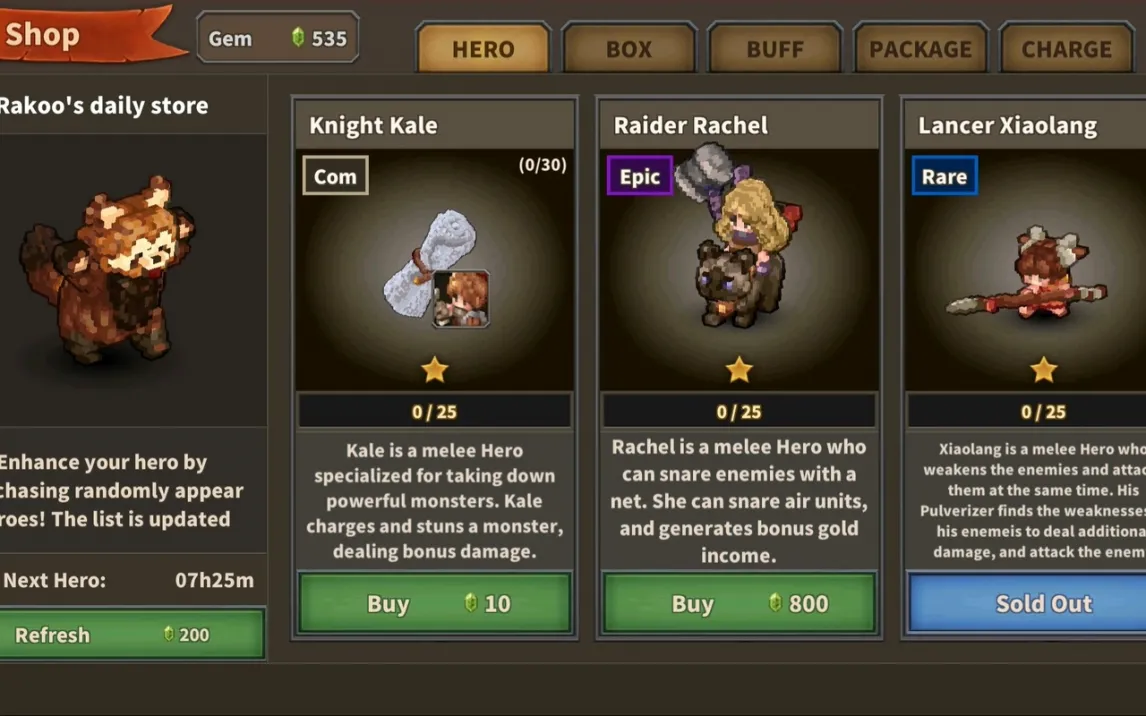Click the Gem balance counter

pos(277,39)
